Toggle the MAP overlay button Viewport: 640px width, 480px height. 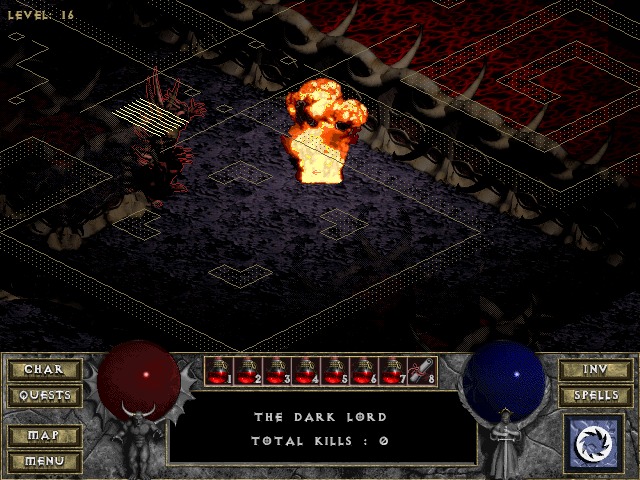coord(44,436)
